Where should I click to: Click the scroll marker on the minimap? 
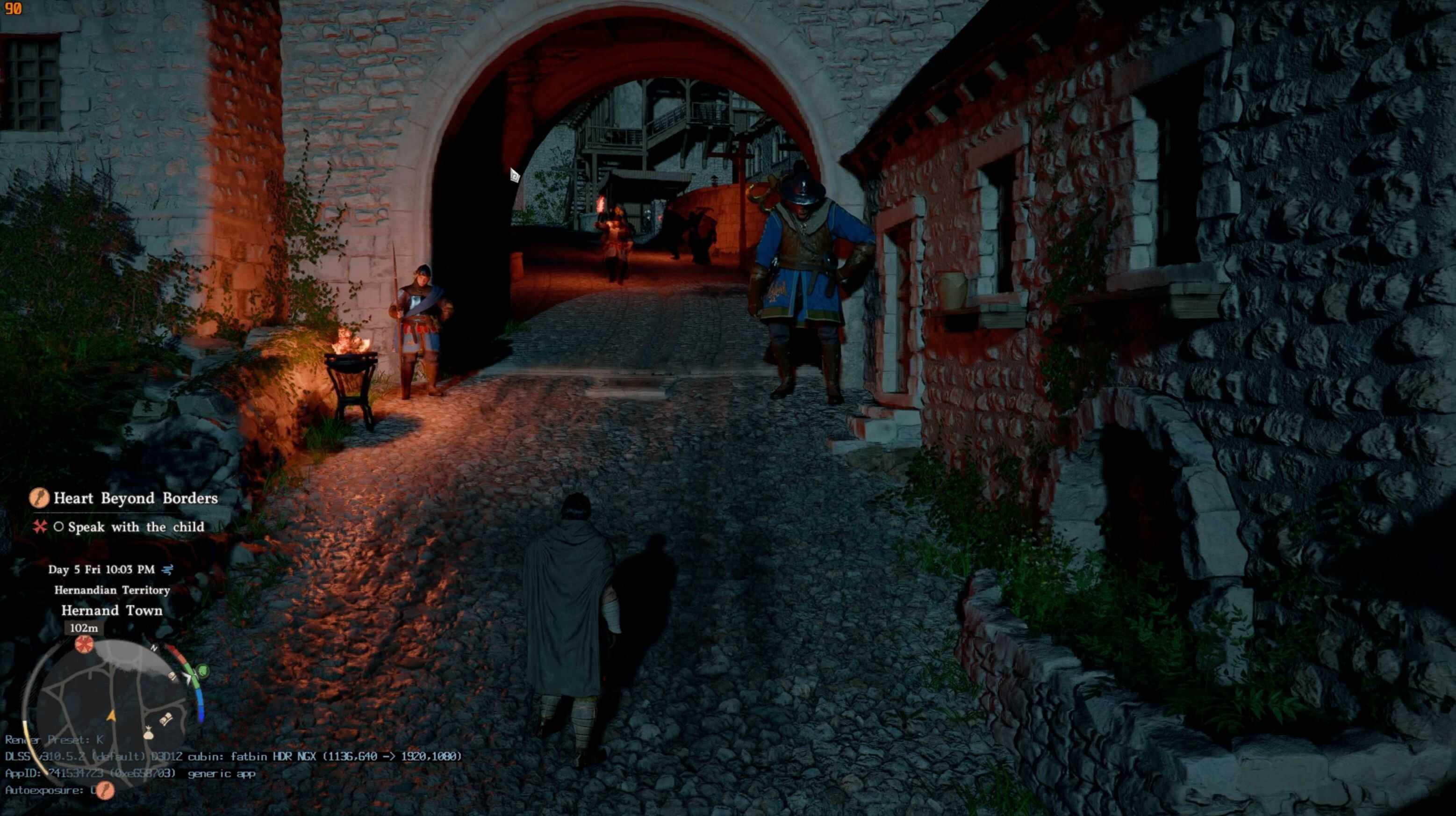166,720
